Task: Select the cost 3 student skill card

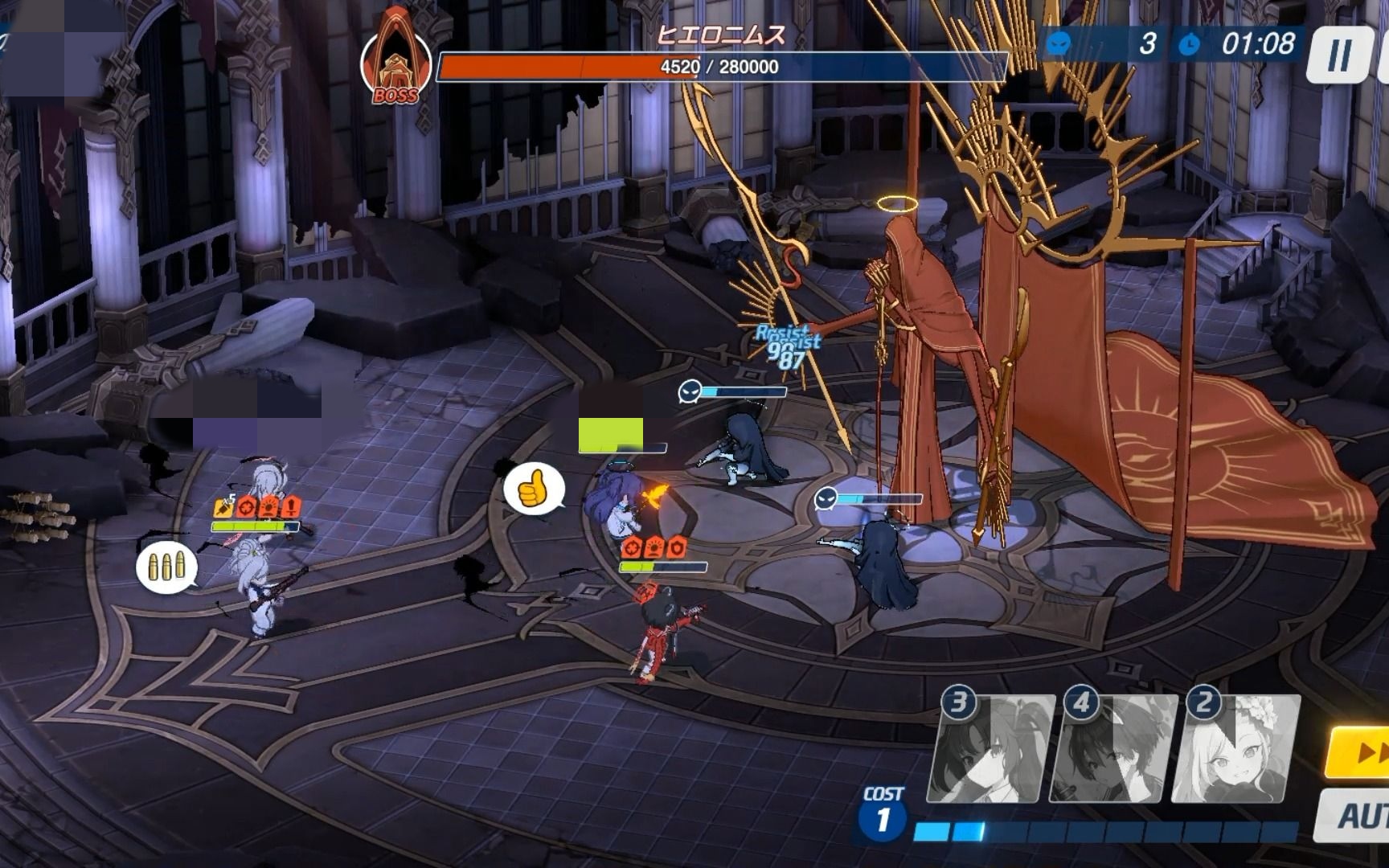Action: click(x=994, y=751)
